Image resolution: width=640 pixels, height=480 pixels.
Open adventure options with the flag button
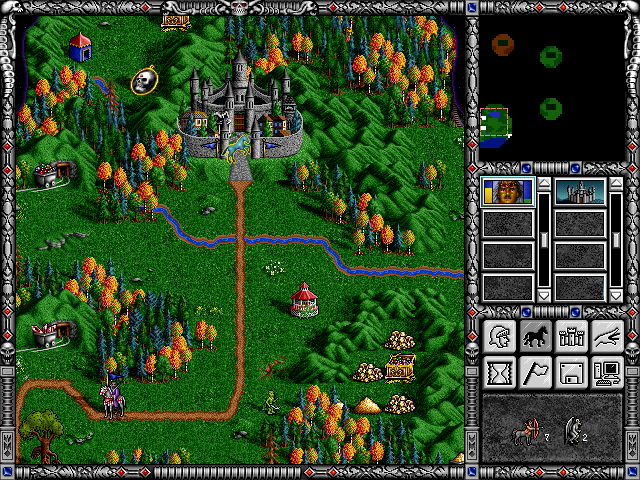(x=533, y=373)
